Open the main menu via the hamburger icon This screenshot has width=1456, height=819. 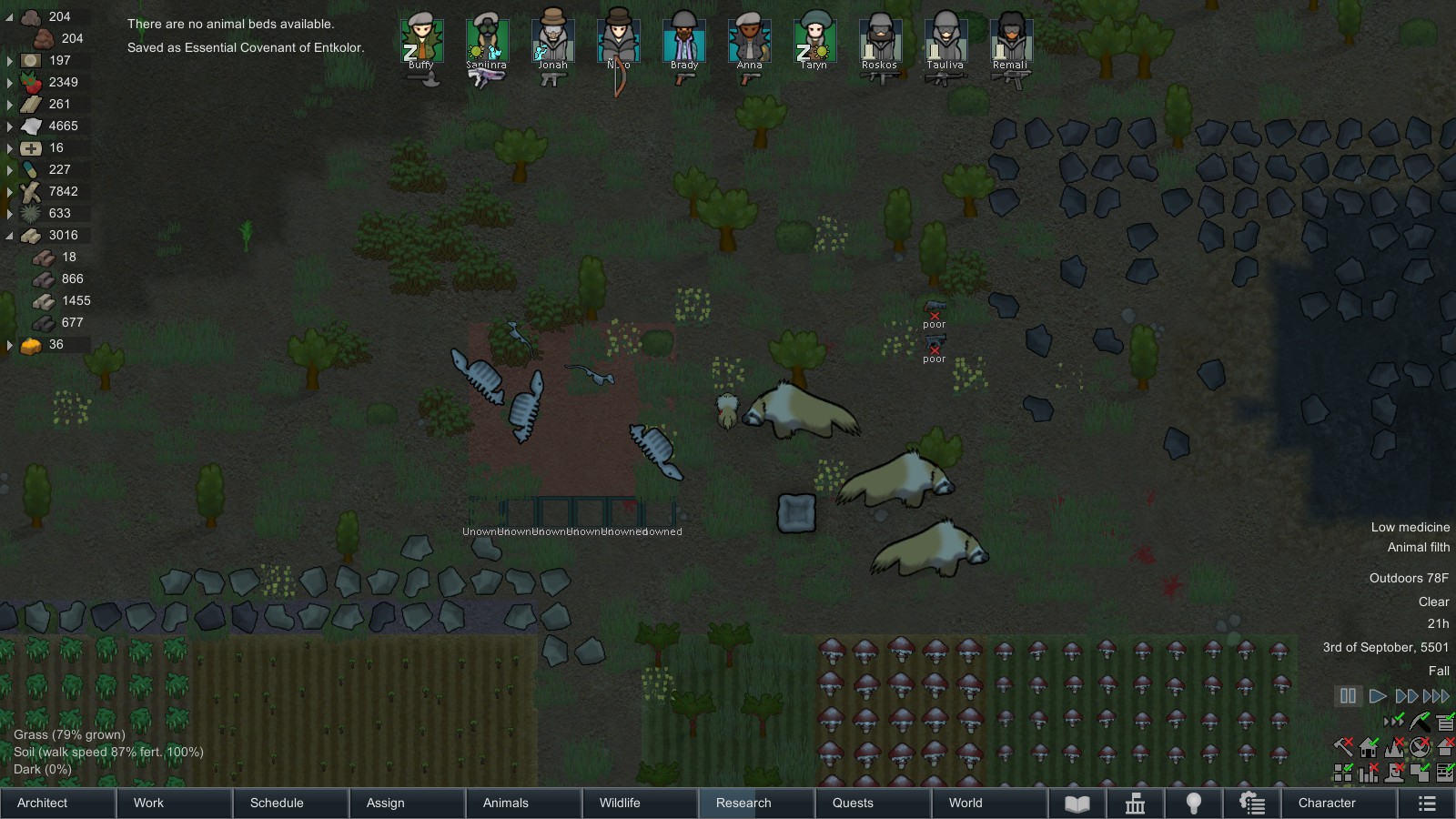point(1429,804)
